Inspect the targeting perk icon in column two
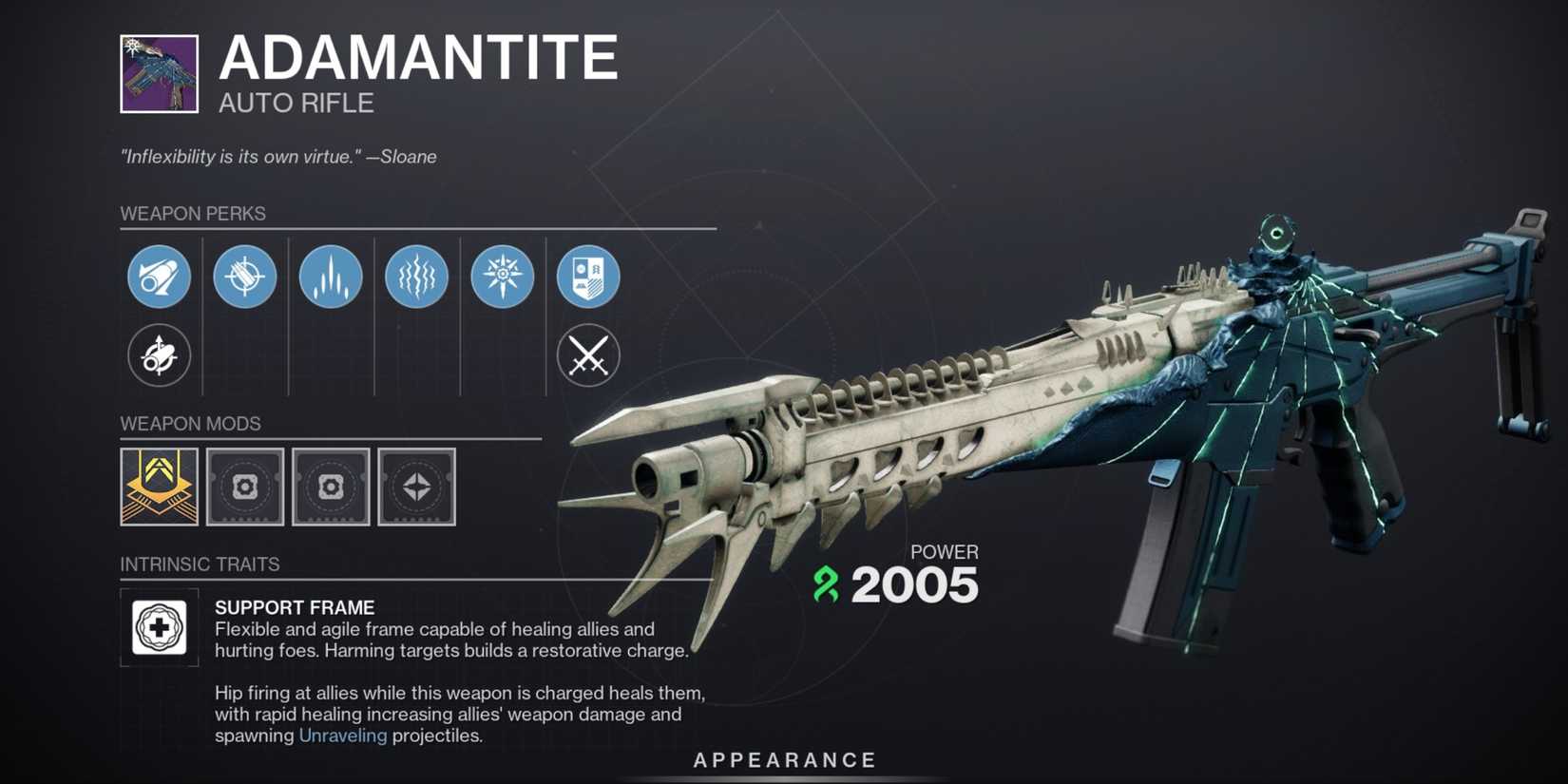This screenshot has height=784, width=1568. [x=244, y=277]
